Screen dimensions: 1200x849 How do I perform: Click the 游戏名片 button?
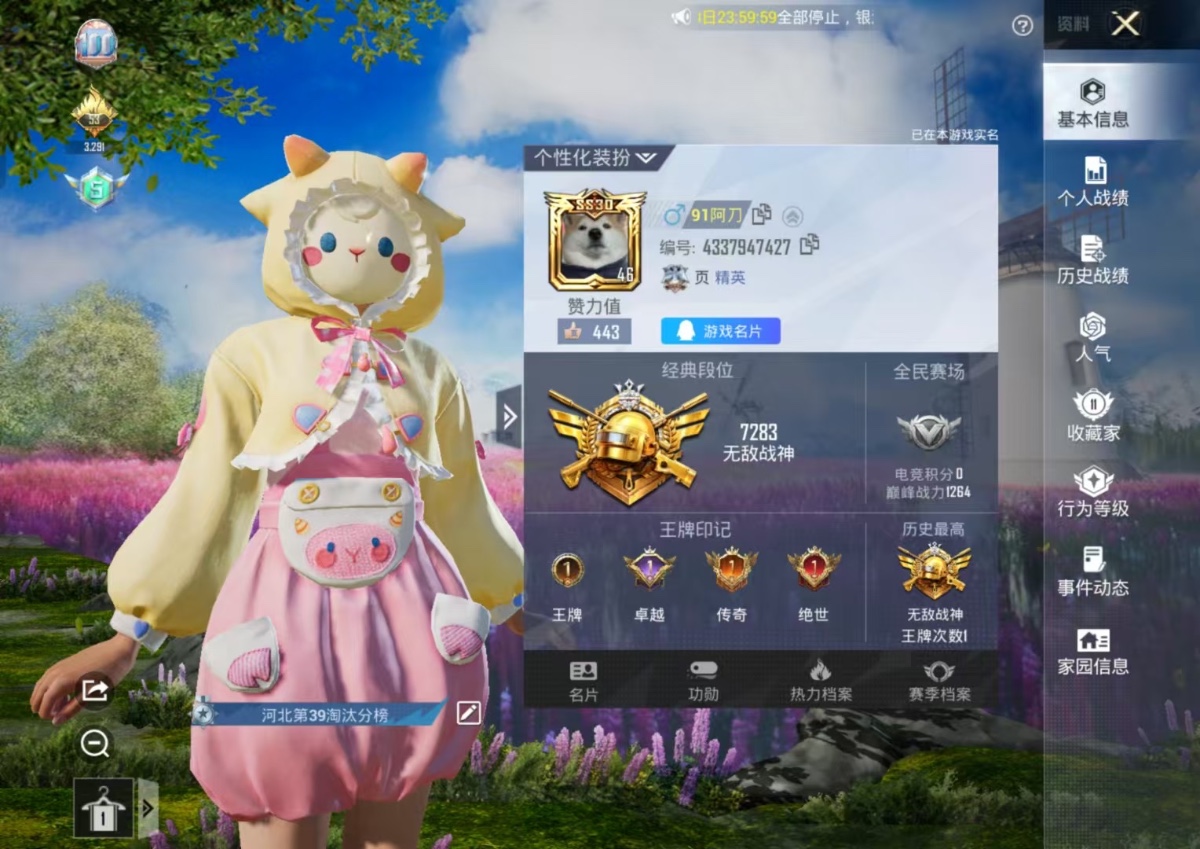pos(720,331)
